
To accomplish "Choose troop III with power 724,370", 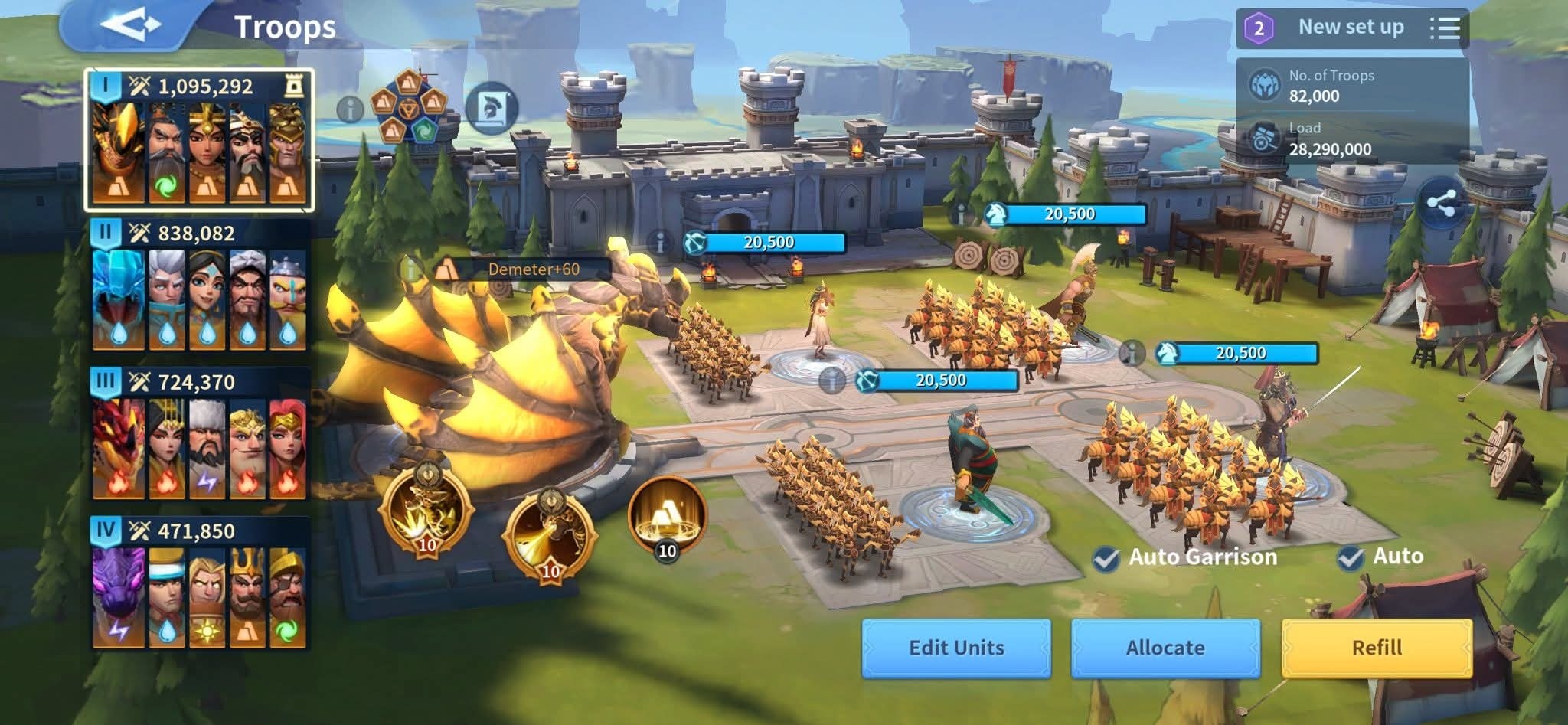I will (199, 435).
